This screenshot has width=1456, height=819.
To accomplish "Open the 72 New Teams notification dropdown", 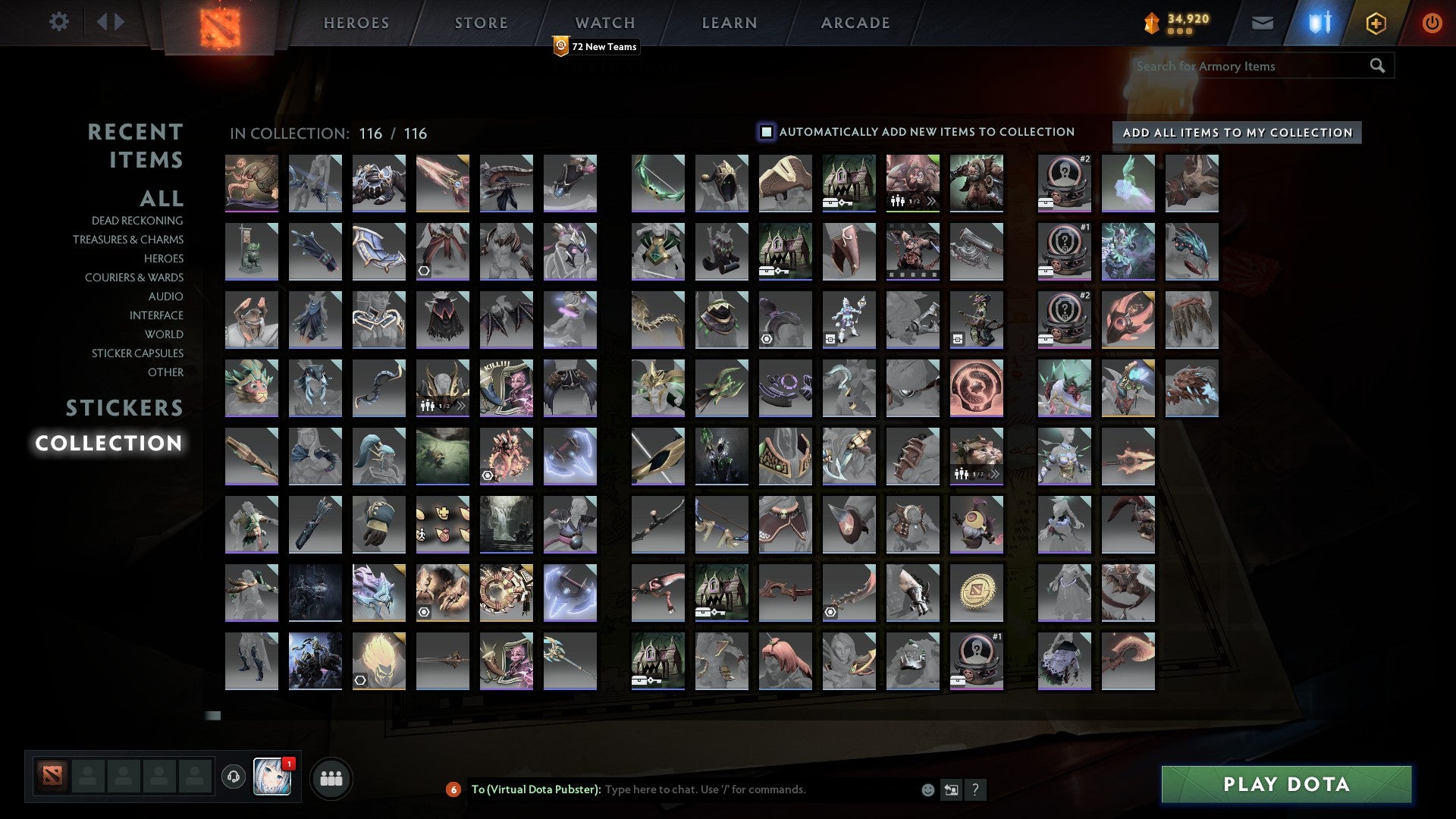I will (x=596, y=46).
